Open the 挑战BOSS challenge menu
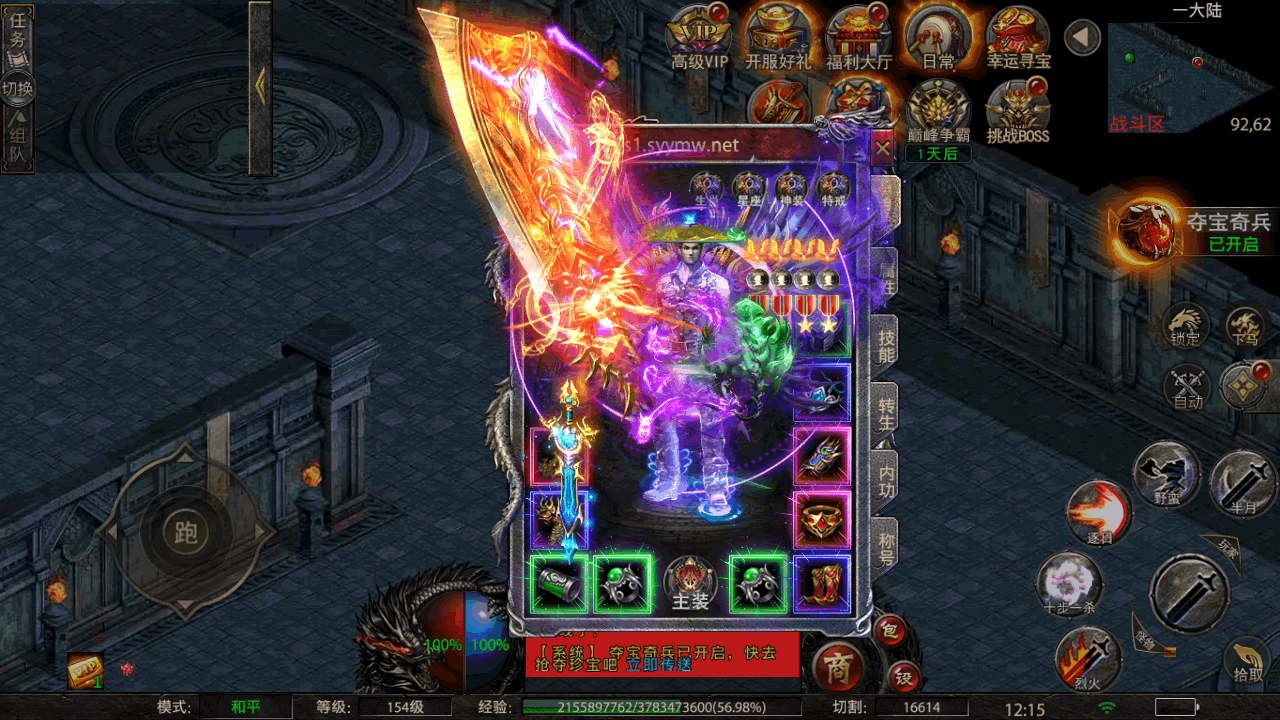Screen dimensions: 1280x720 coord(1017,112)
